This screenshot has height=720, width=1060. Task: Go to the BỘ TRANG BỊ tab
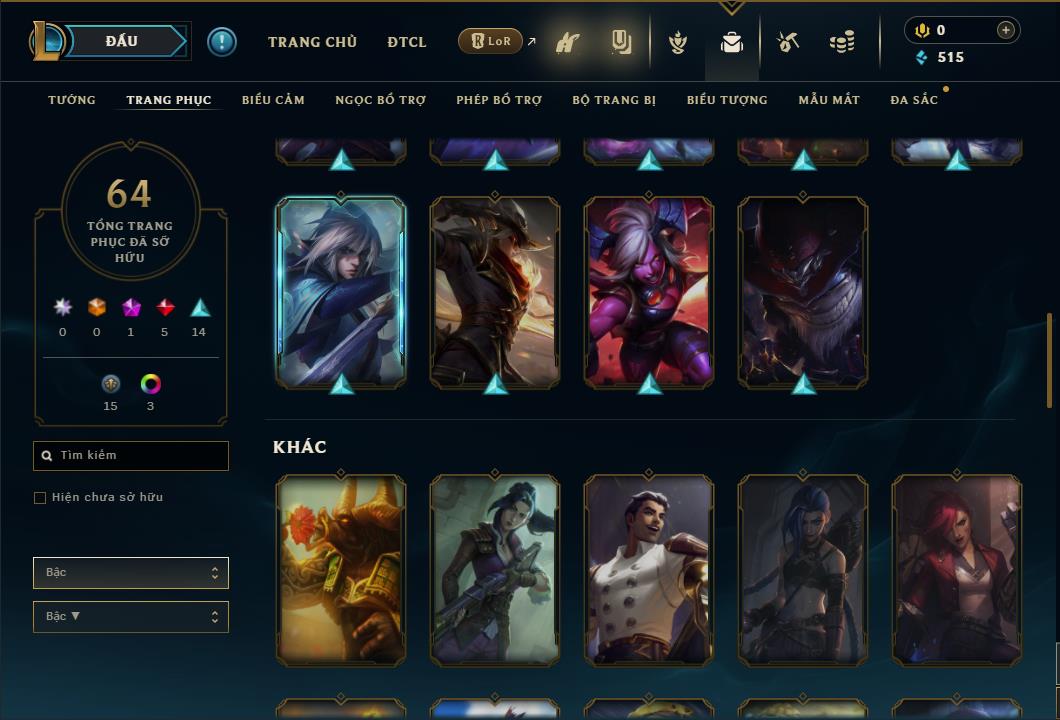coord(614,100)
